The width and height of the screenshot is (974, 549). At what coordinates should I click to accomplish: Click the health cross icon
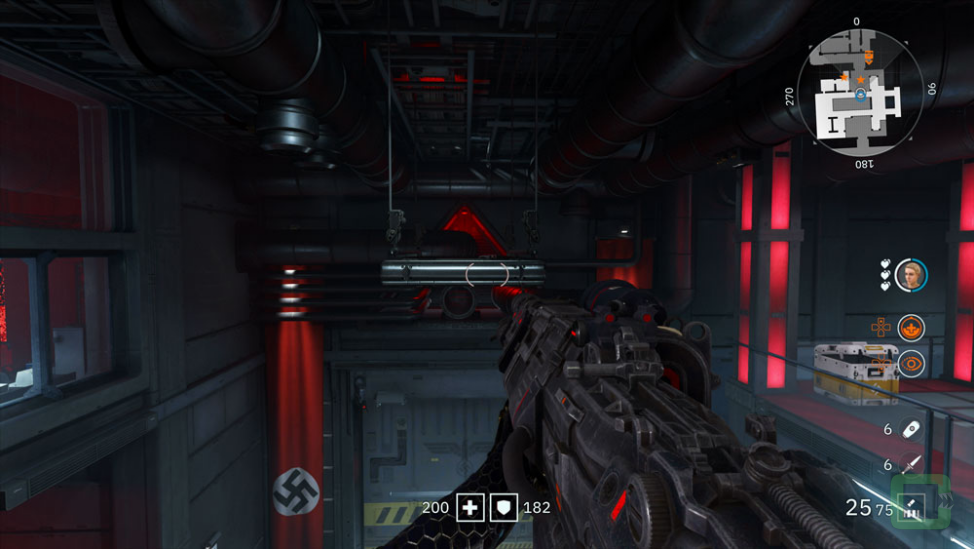coord(470,507)
